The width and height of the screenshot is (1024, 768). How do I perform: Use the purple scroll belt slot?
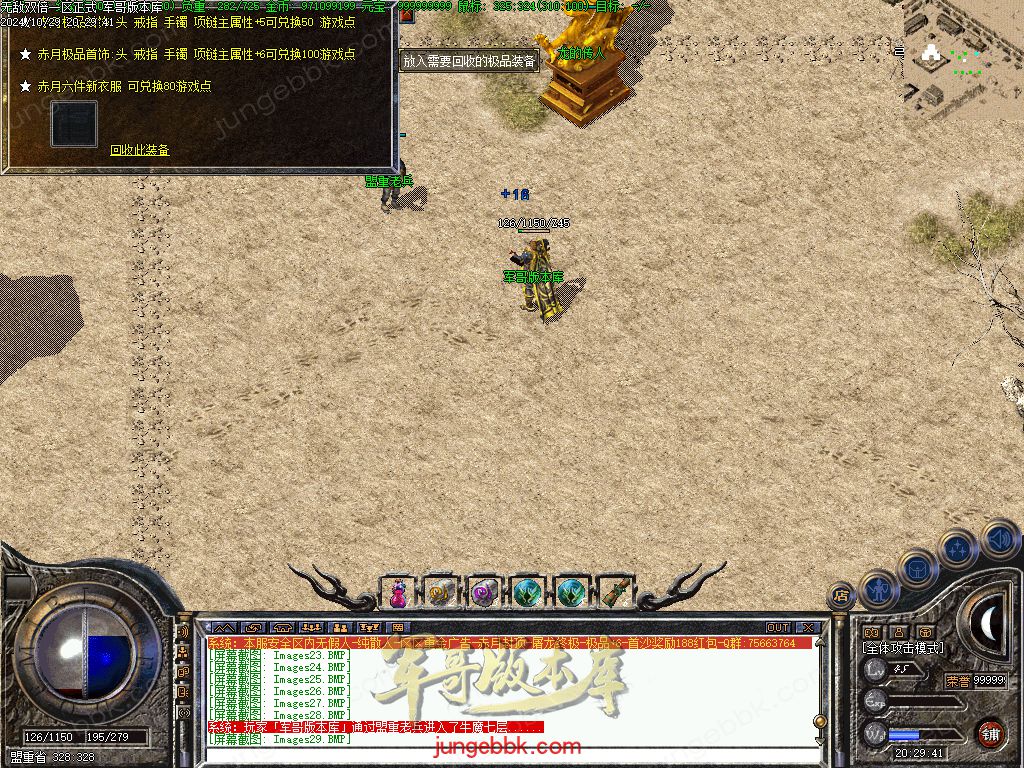pos(485,593)
